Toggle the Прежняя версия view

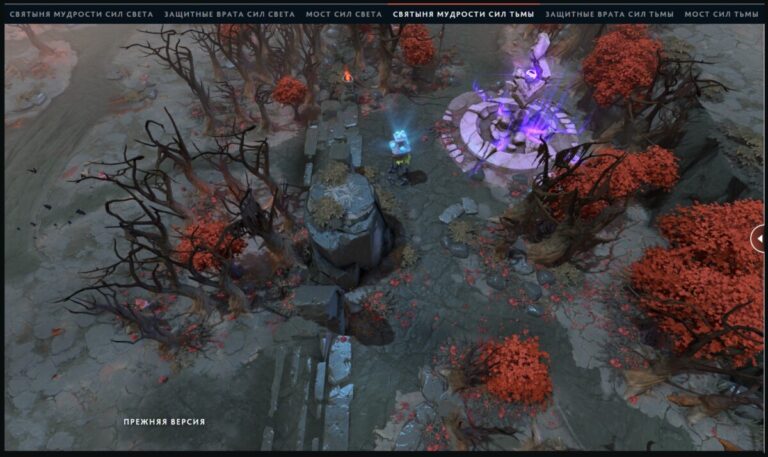pyautogui.click(x=164, y=422)
